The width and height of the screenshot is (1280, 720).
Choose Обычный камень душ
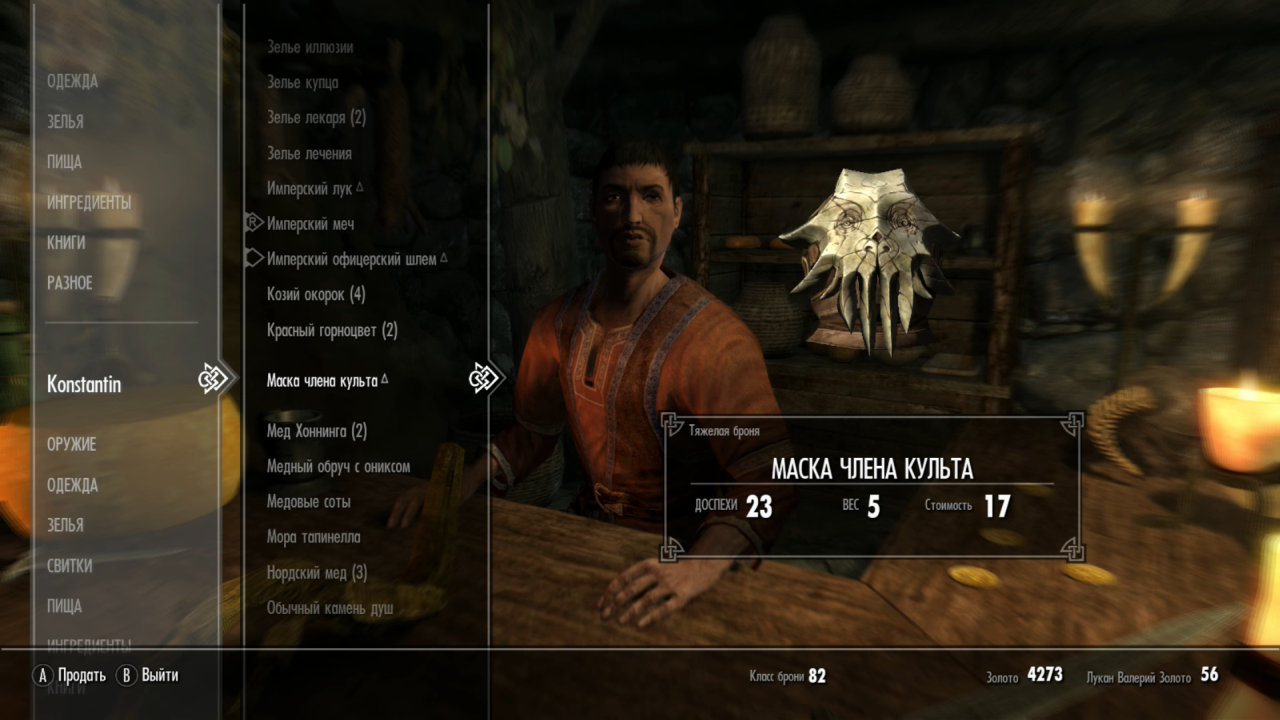click(330, 608)
